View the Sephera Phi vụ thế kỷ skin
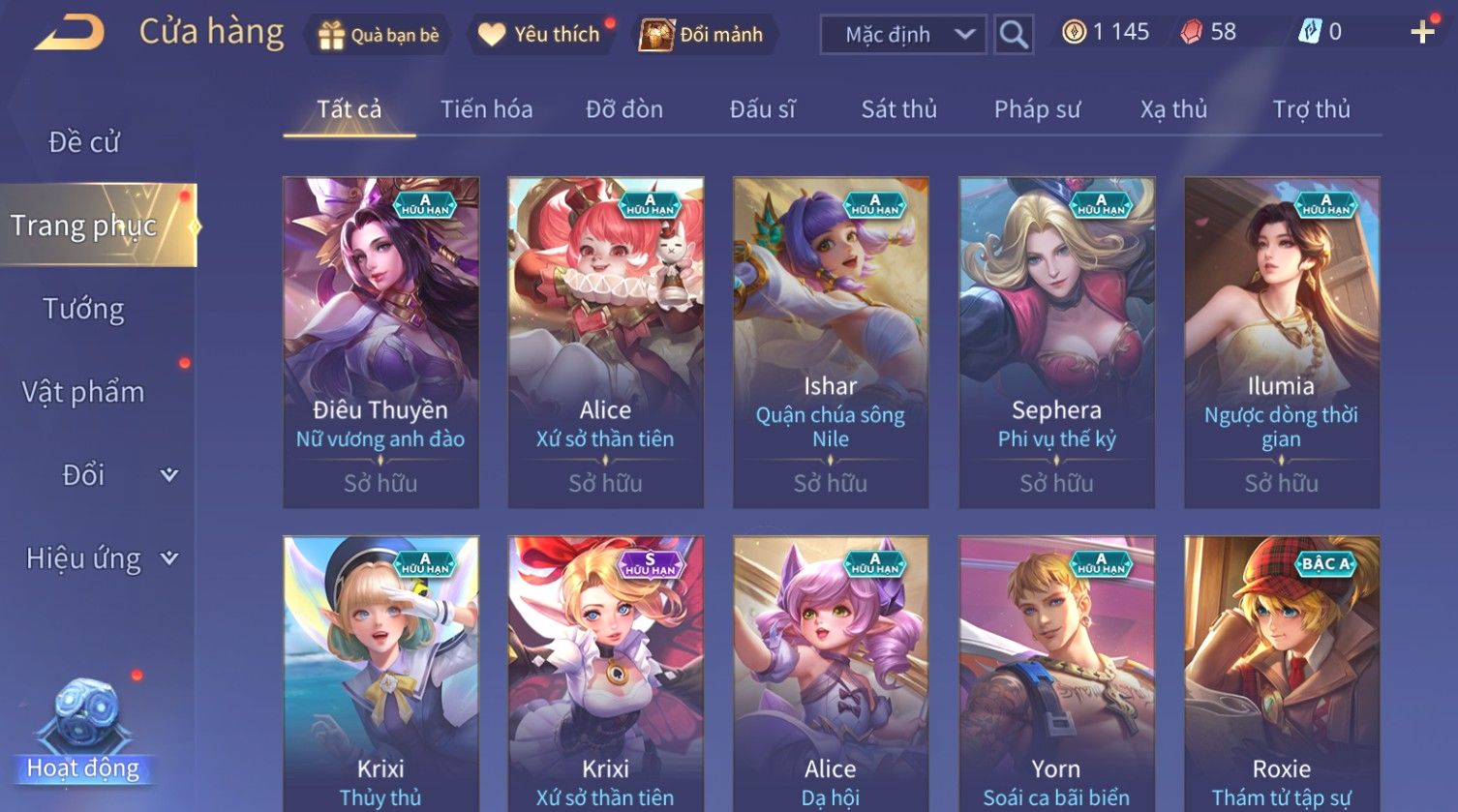Image resolution: width=1458 pixels, height=812 pixels. [1056, 342]
